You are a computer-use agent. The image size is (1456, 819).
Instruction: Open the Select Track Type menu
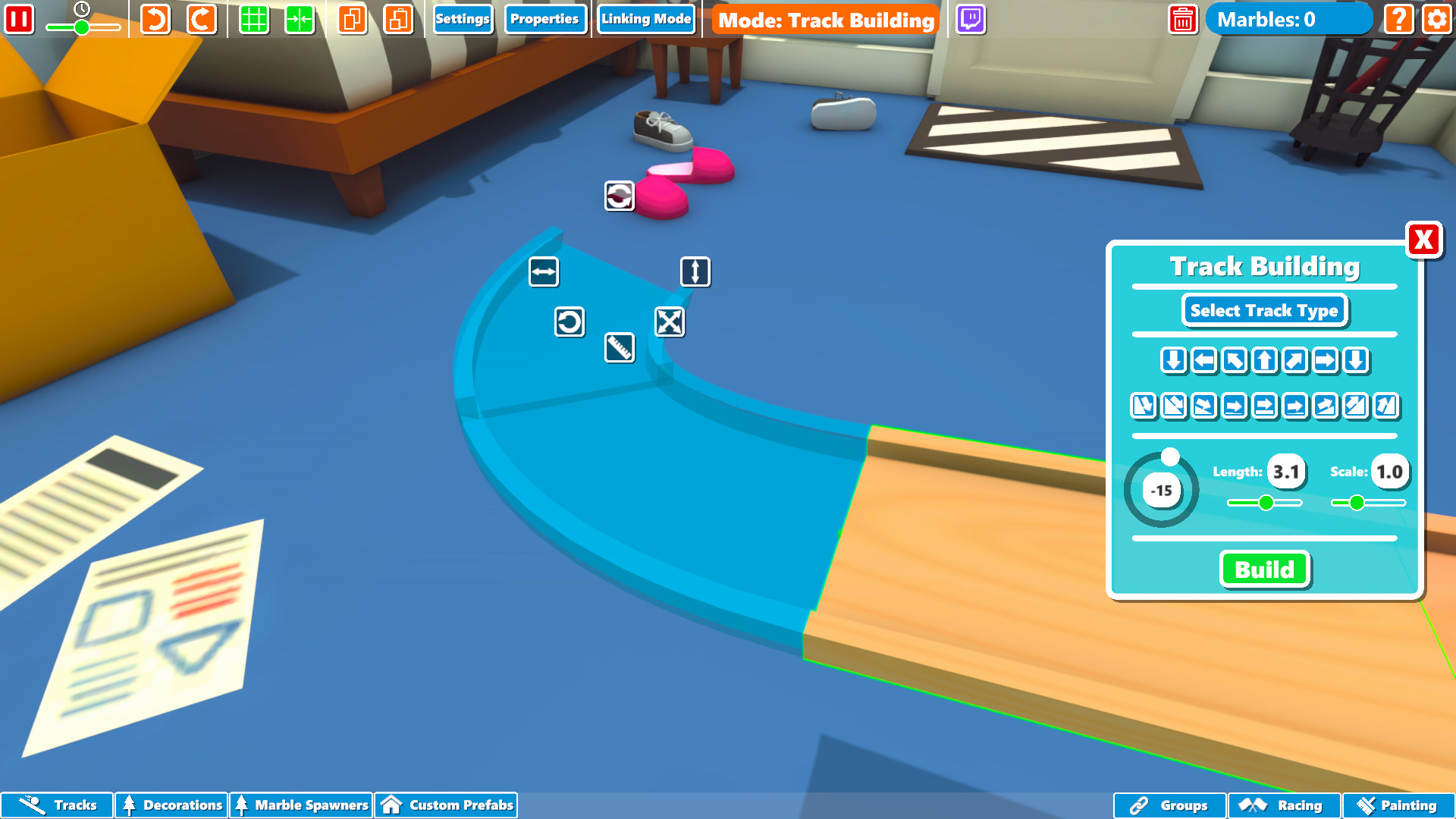(x=1263, y=310)
